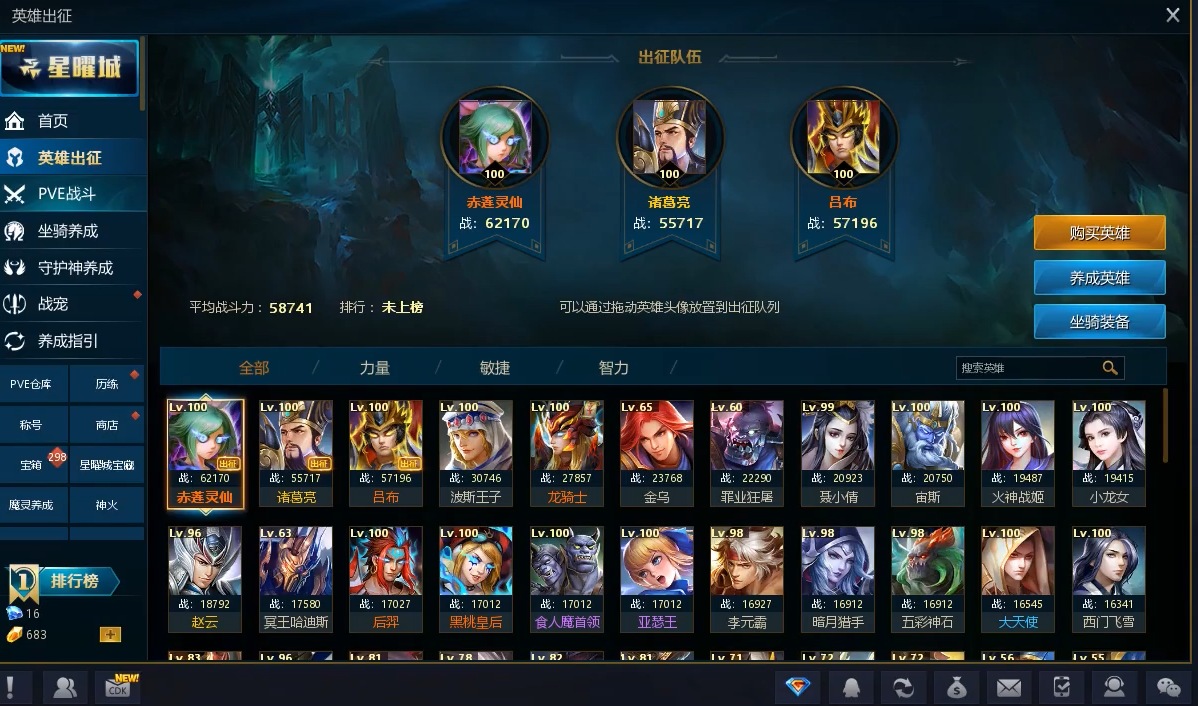Show the 养成指引 guide

click(x=68, y=341)
